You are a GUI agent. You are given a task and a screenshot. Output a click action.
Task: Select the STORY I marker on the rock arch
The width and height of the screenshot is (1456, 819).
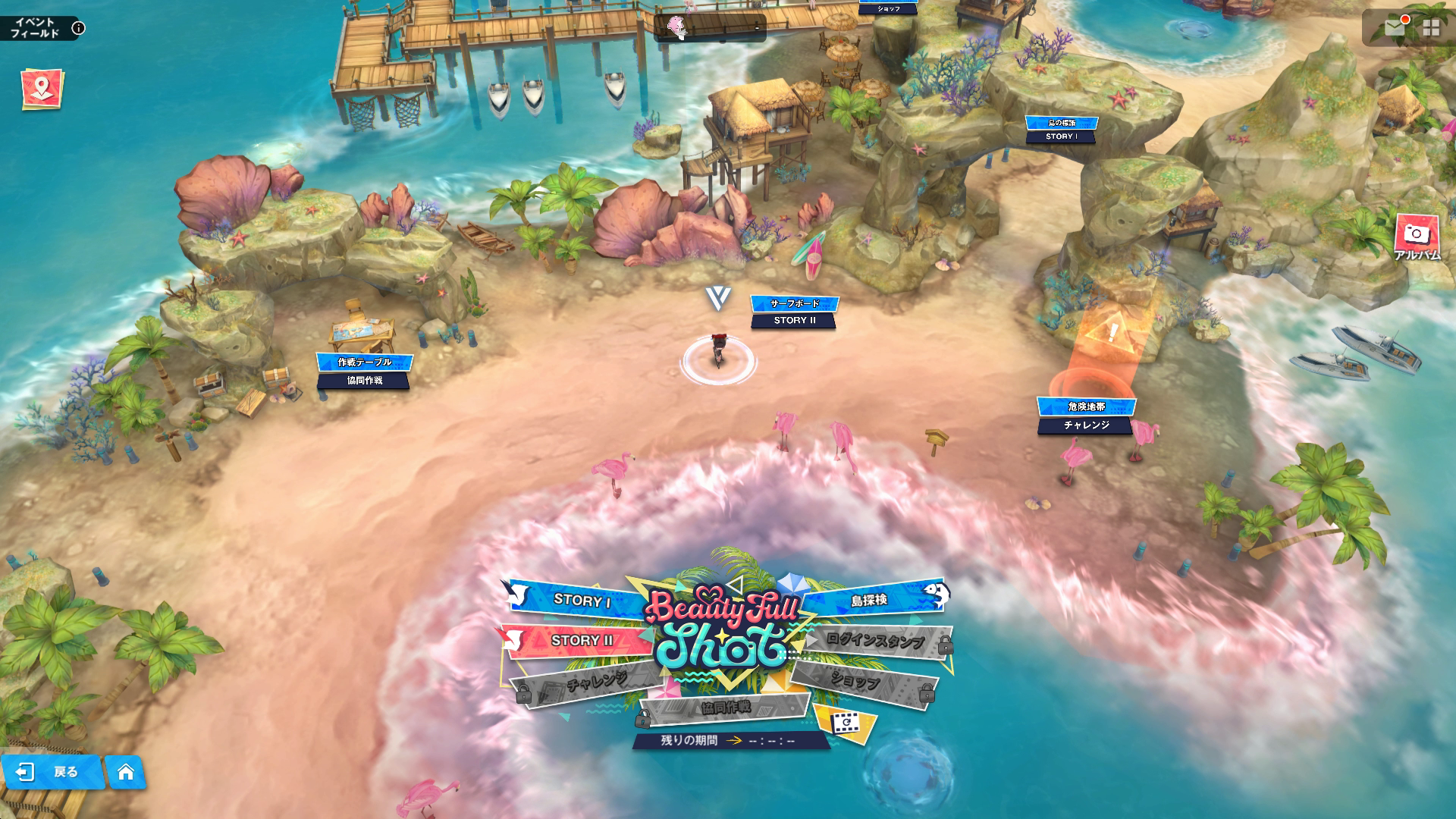pyautogui.click(x=1061, y=130)
